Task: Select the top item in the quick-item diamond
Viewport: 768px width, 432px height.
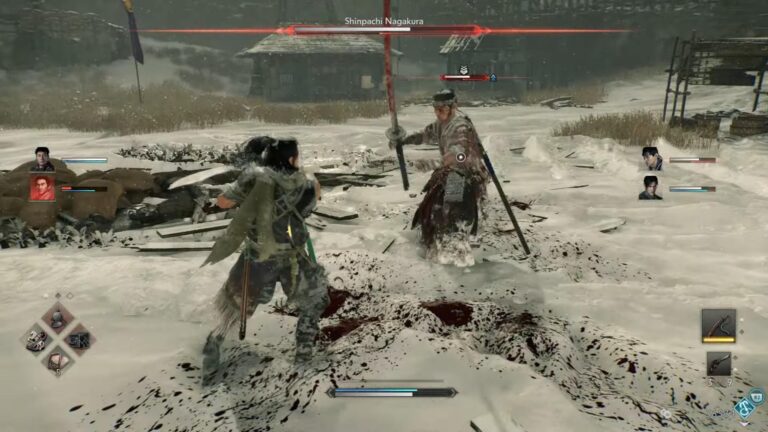Action: pyautogui.click(x=57, y=319)
